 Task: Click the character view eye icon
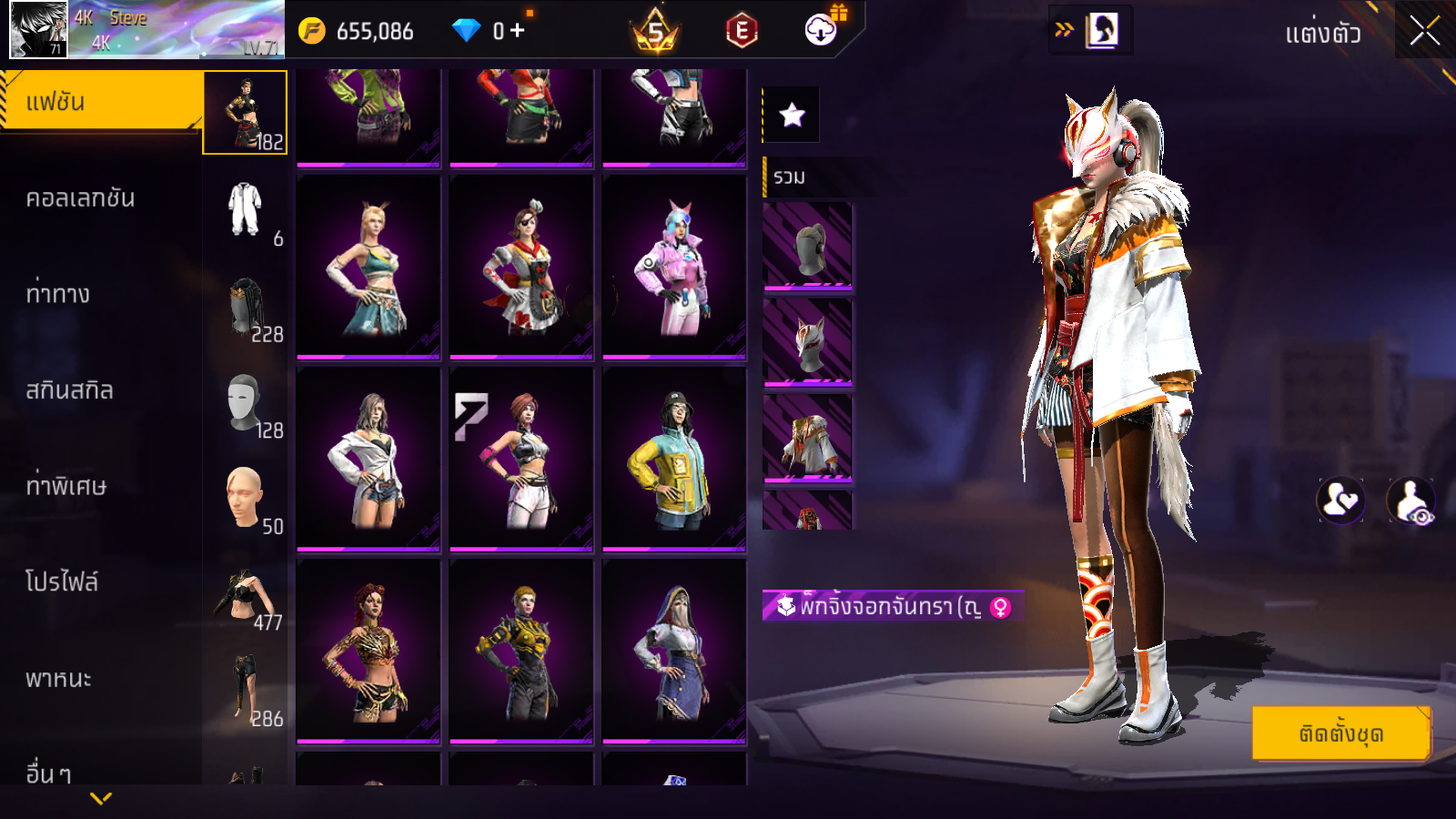(1410, 500)
